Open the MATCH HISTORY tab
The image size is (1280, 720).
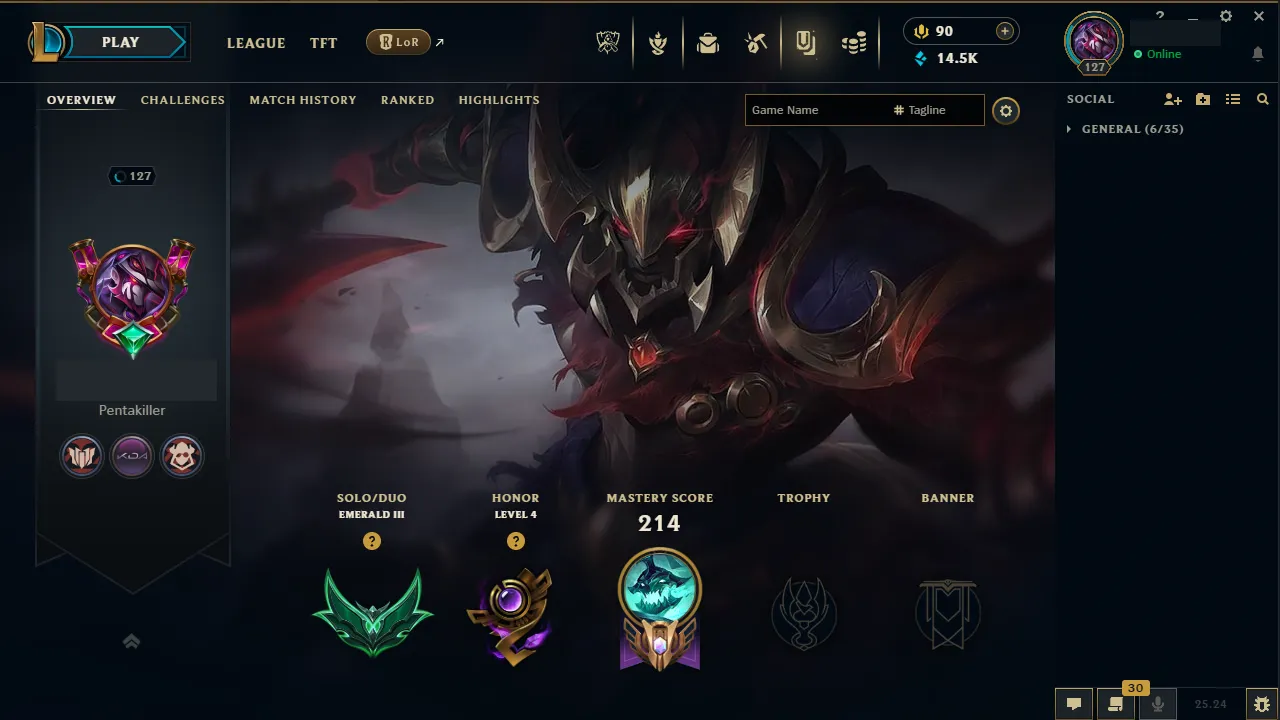coord(303,100)
